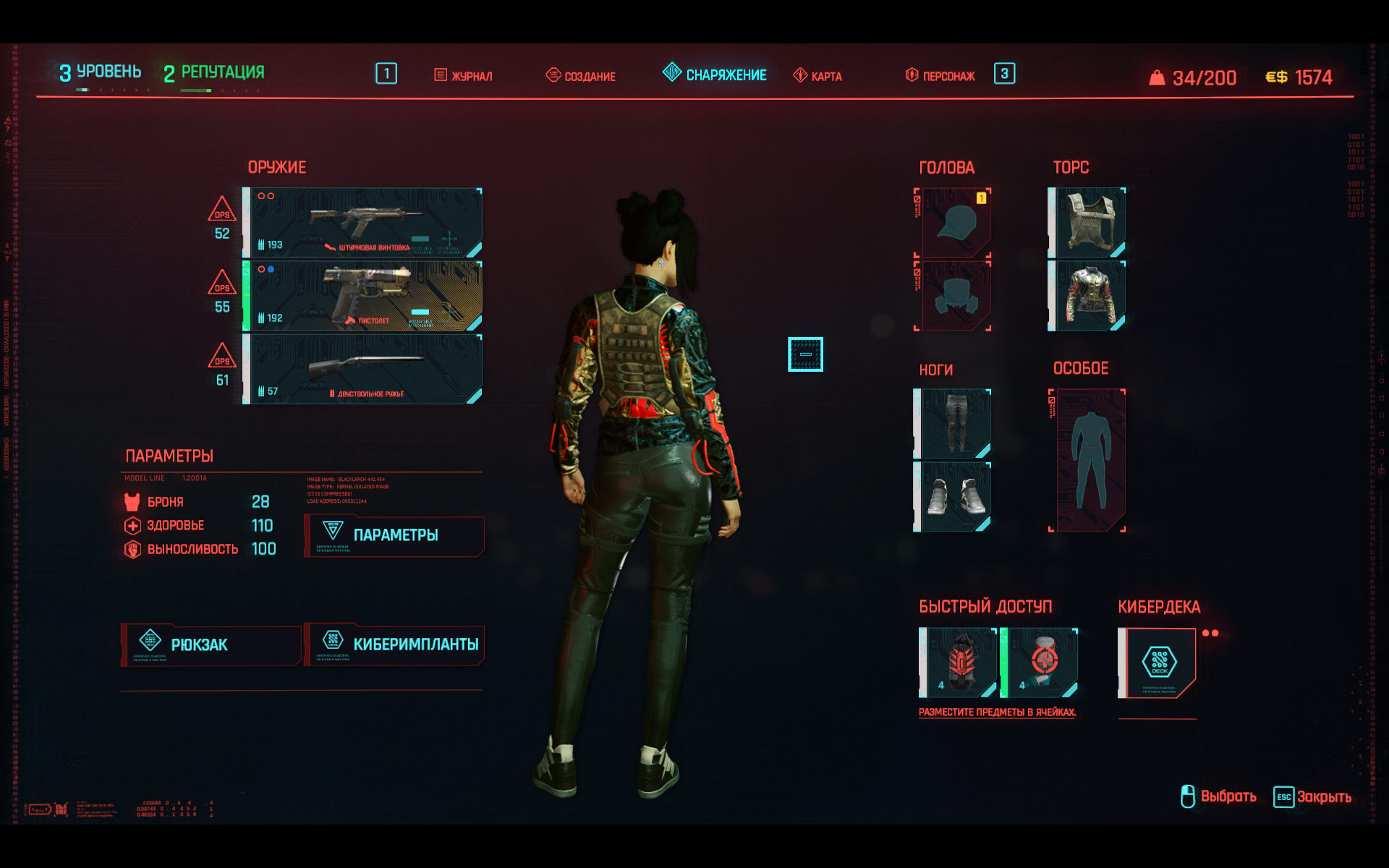The width and height of the screenshot is (1389, 868).
Task: Select the patterned jacket torso slot
Action: coord(1087,296)
